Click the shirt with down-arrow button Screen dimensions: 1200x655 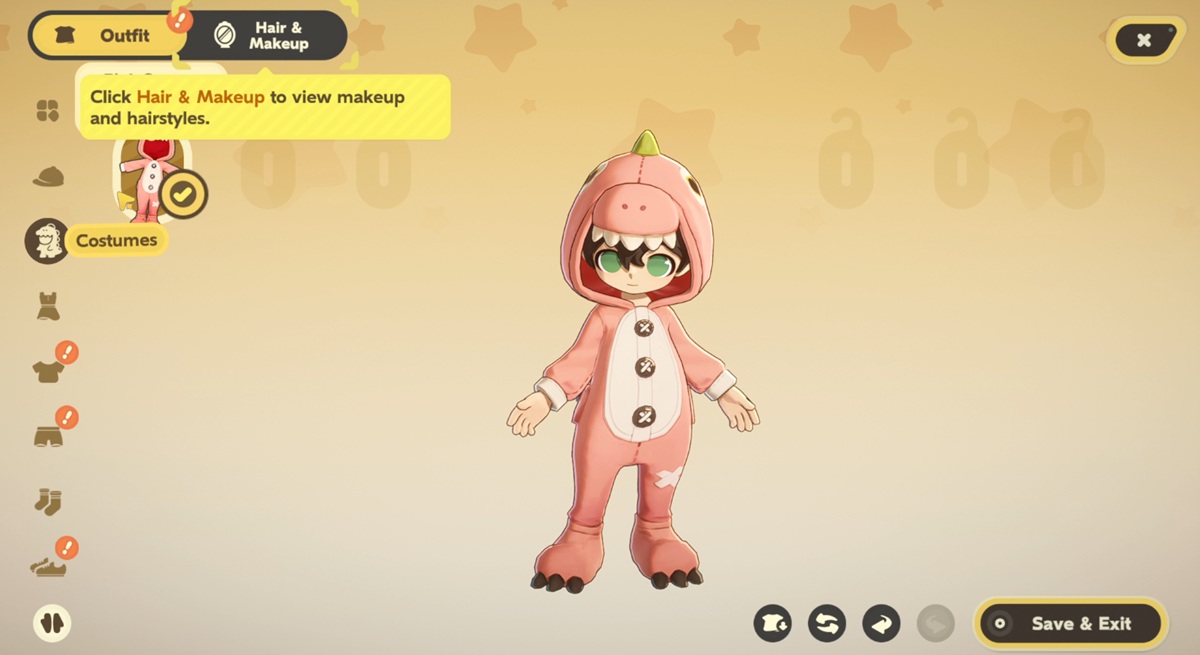pos(773,624)
